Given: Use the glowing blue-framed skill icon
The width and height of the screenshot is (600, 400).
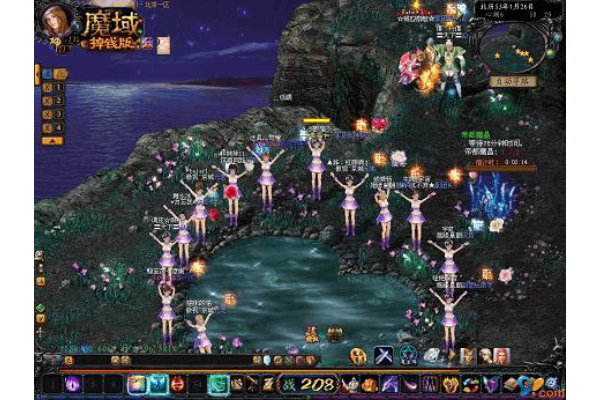Looking at the screenshot, I should [136, 383].
